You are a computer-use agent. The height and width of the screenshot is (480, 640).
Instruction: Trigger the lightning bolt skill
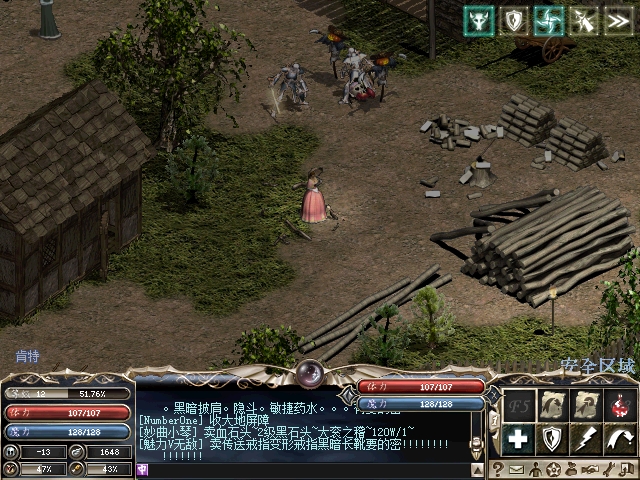tap(585, 438)
